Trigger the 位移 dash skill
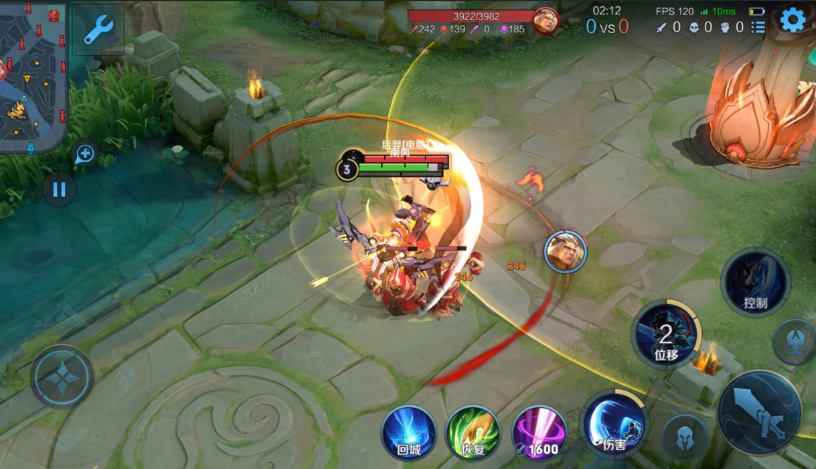 (x=665, y=333)
